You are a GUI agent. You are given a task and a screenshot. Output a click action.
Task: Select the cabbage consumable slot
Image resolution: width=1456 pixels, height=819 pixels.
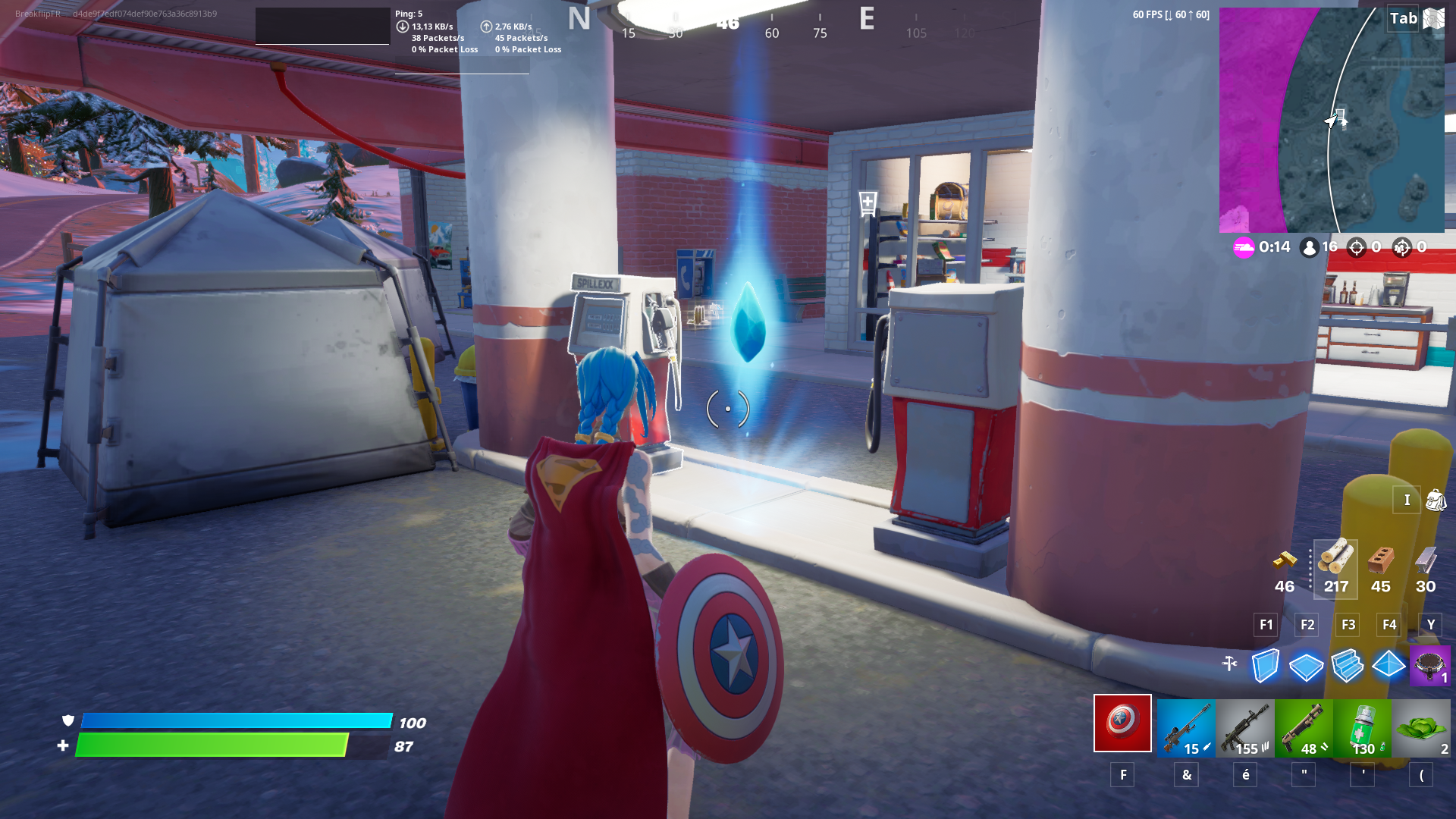pyautogui.click(x=1422, y=726)
